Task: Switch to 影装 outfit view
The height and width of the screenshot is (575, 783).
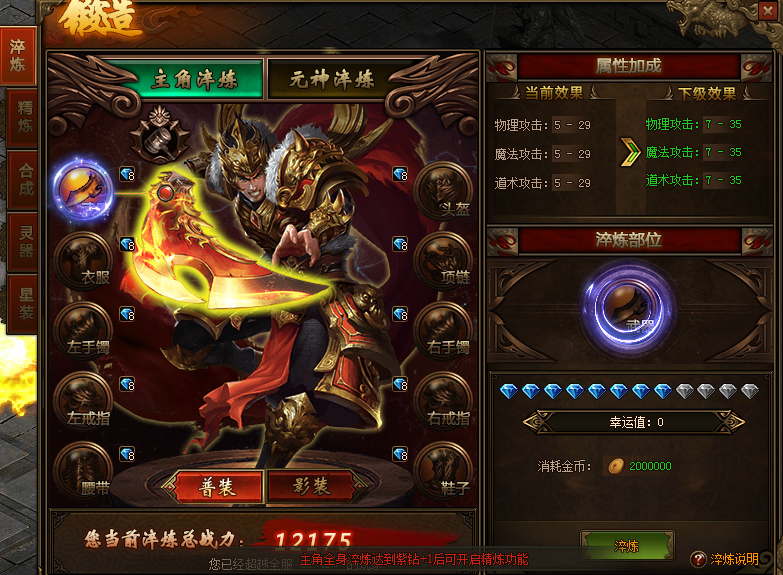Action: click(x=311, y=486)
